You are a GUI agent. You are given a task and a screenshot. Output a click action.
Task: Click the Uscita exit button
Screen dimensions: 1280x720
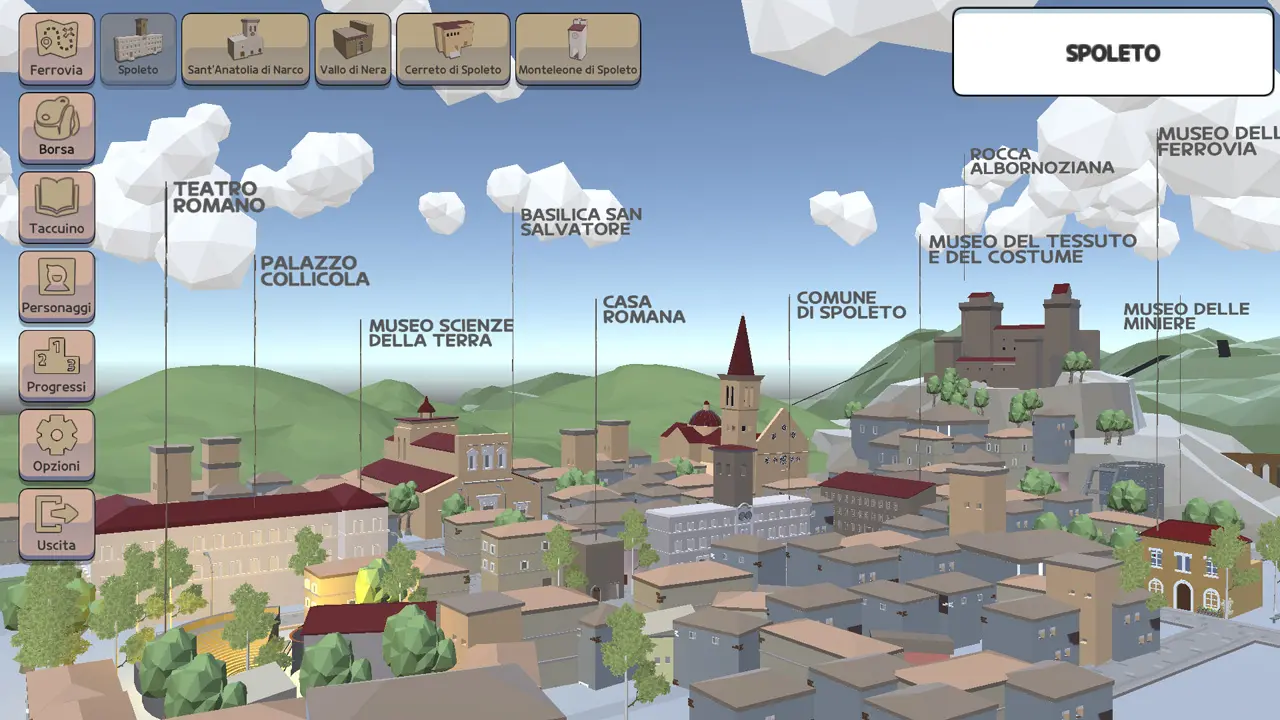(x=56, y=523)
